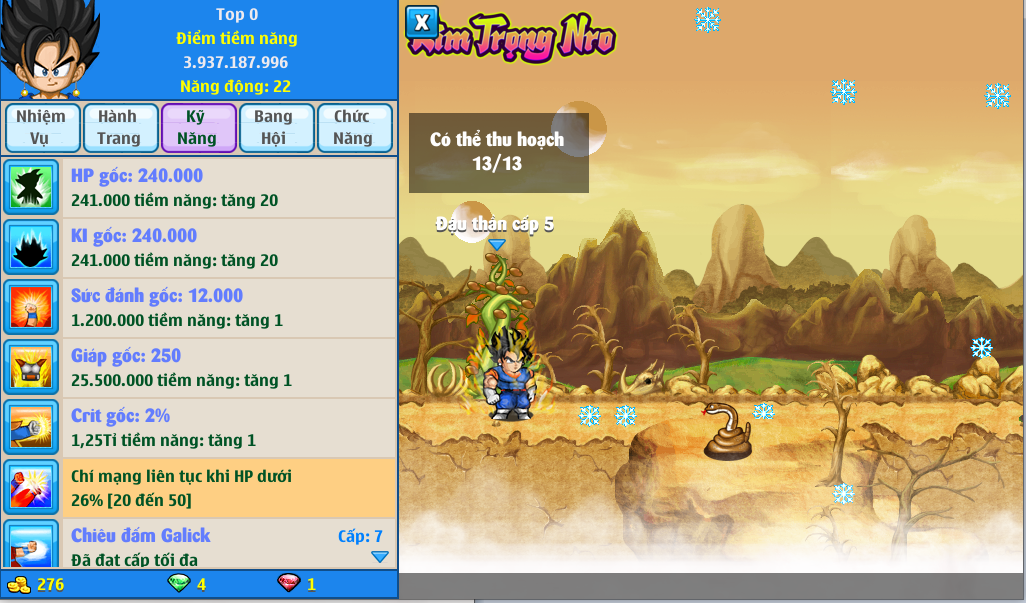Click the Giáp gốc armor row
Viewport: 1026px width, 603px height.
(200, 368)
